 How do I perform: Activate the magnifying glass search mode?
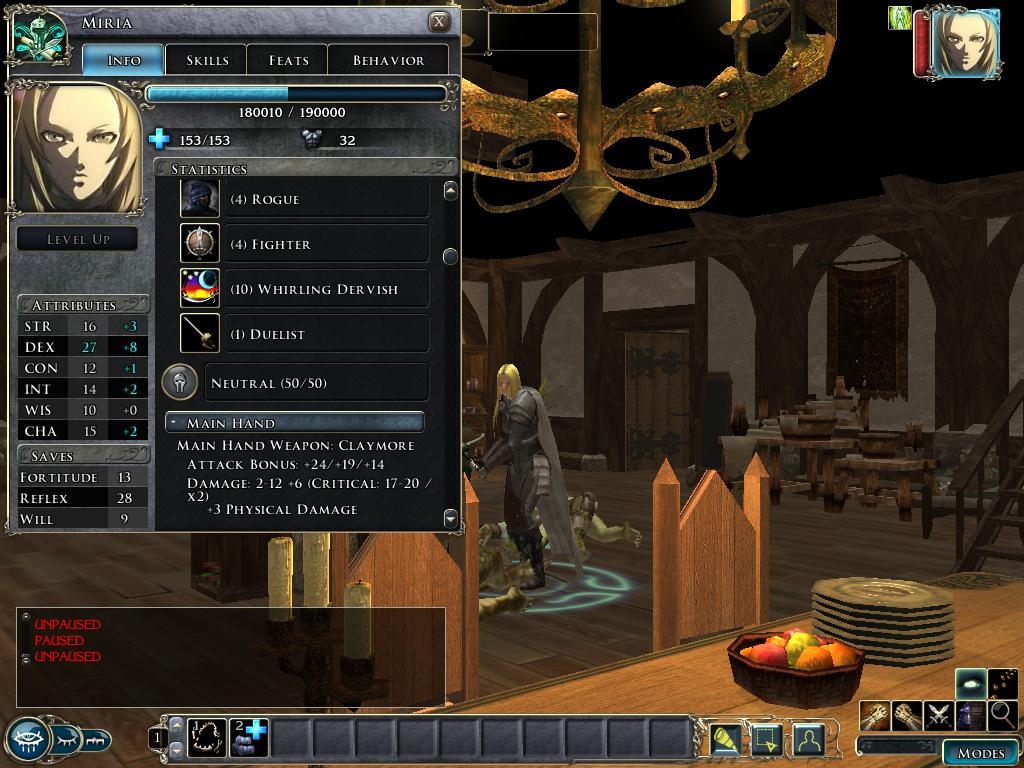point(1002,715)
